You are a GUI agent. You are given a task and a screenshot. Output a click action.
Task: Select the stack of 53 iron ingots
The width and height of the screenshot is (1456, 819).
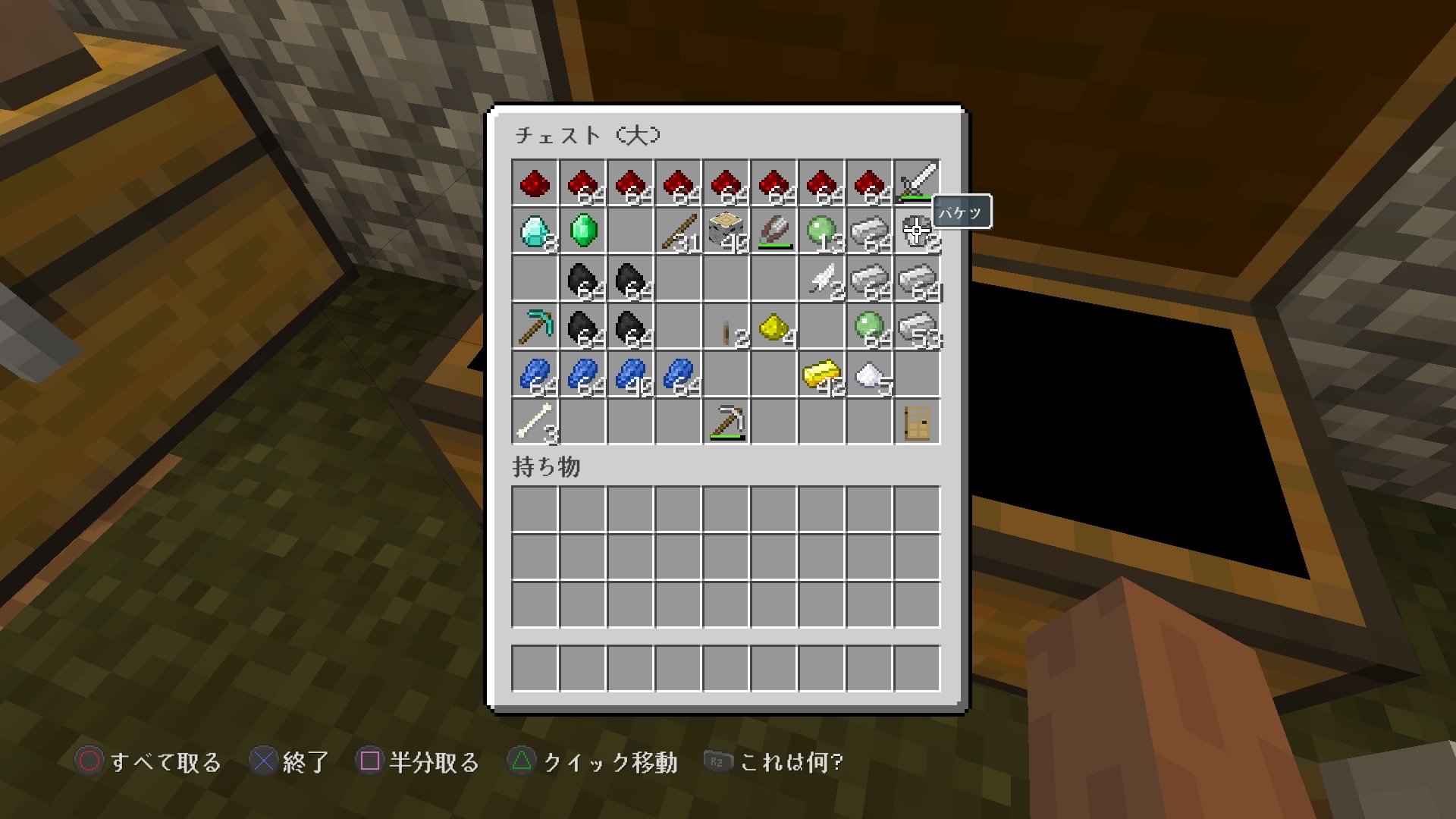coord(917,326)
